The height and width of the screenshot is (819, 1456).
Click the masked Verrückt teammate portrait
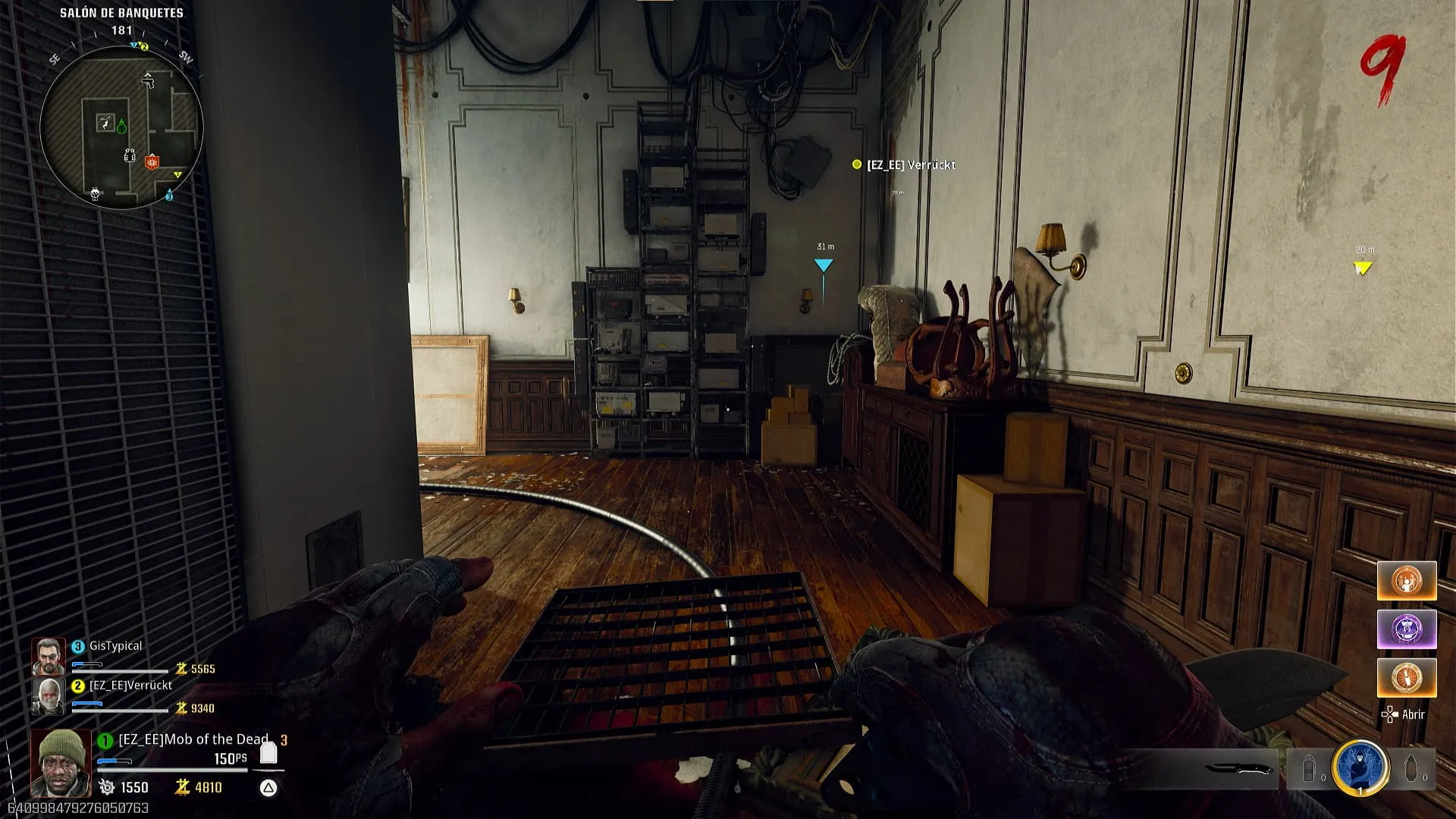(x=48, y=695)
